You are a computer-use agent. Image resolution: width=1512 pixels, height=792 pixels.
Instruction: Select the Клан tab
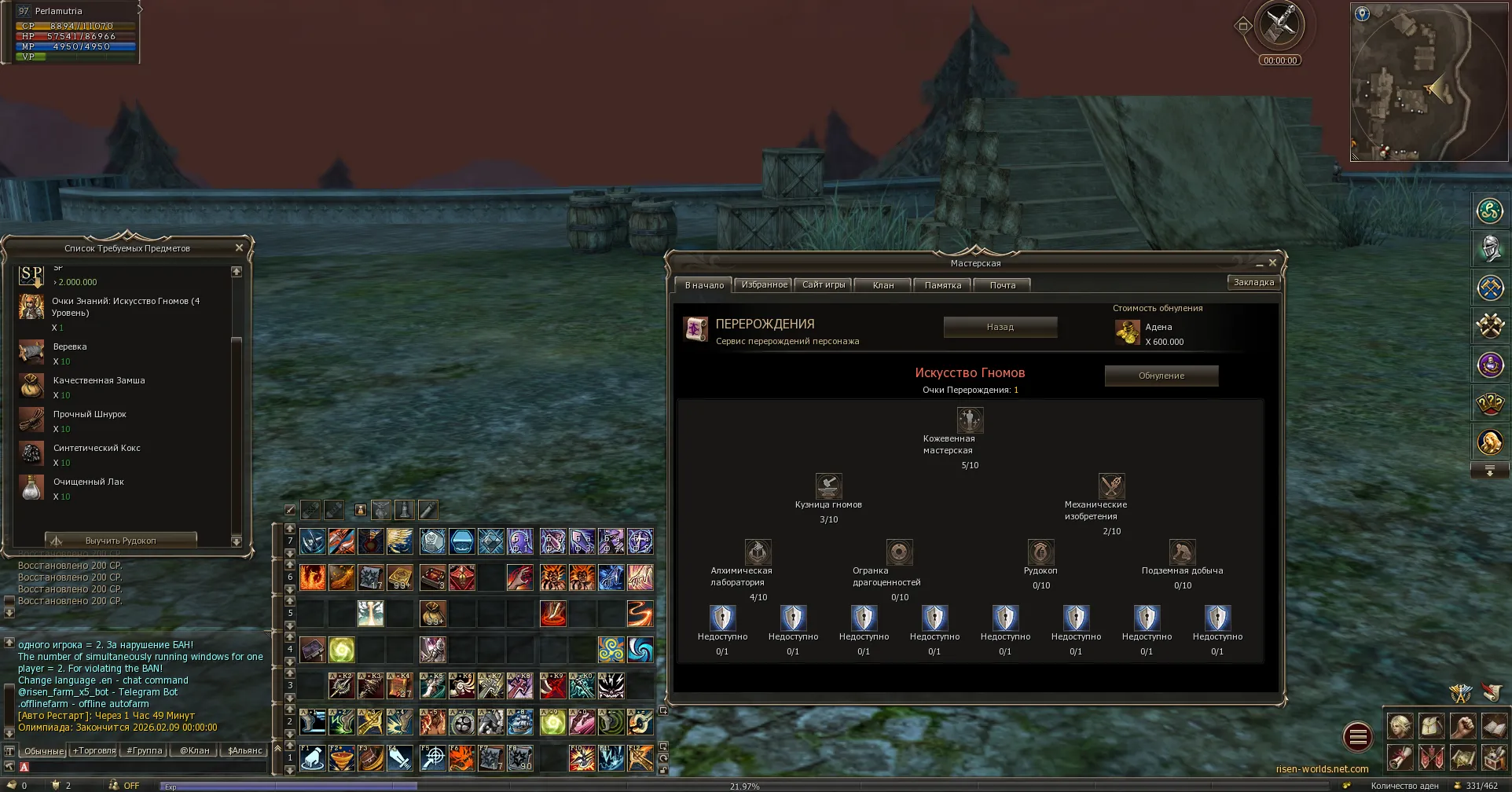[x=883, y=285]
